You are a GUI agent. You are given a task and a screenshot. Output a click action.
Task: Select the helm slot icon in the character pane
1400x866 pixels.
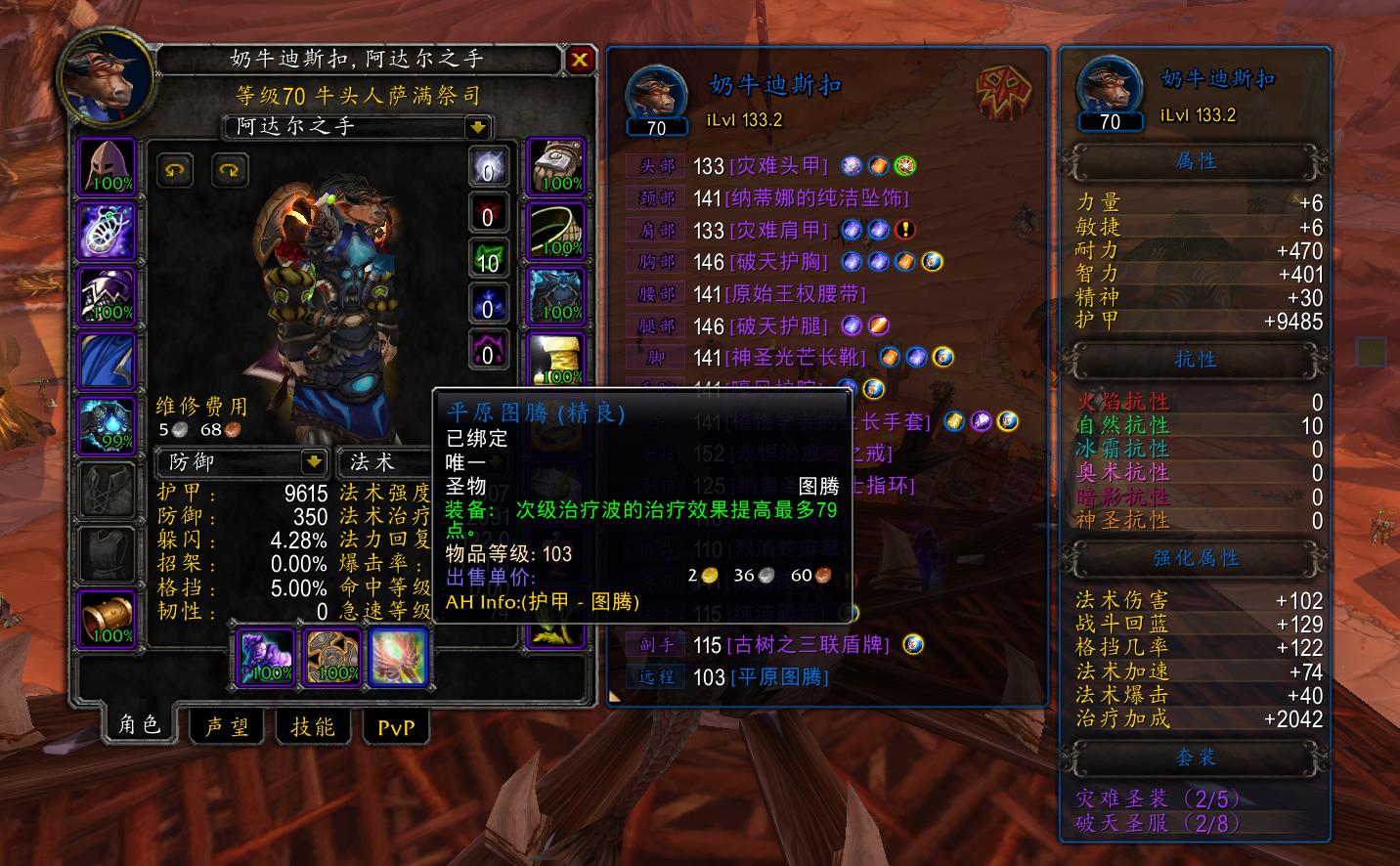click(107, 165)
